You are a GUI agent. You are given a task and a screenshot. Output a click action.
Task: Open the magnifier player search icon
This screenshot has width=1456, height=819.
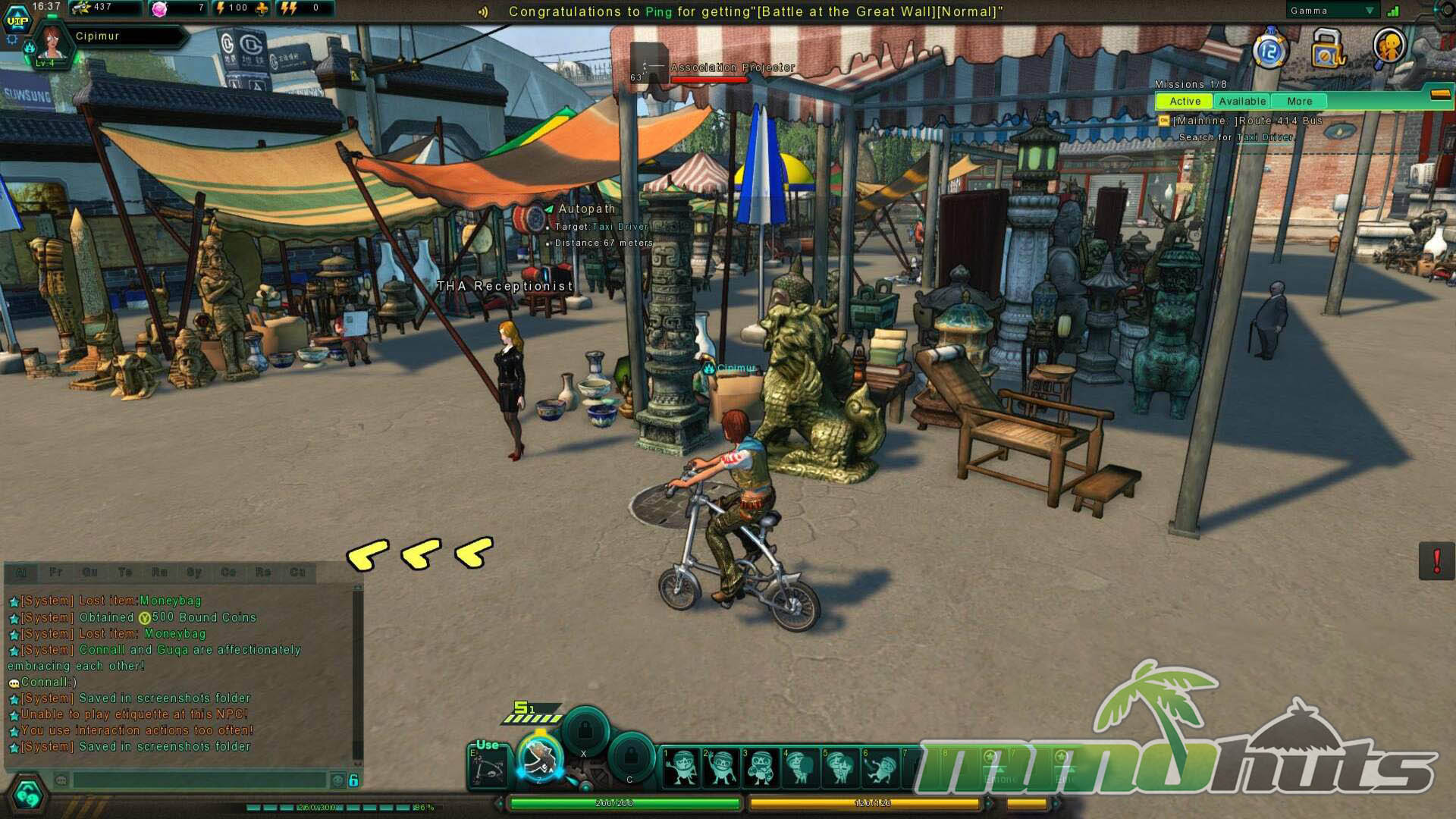coord(1389,48)
